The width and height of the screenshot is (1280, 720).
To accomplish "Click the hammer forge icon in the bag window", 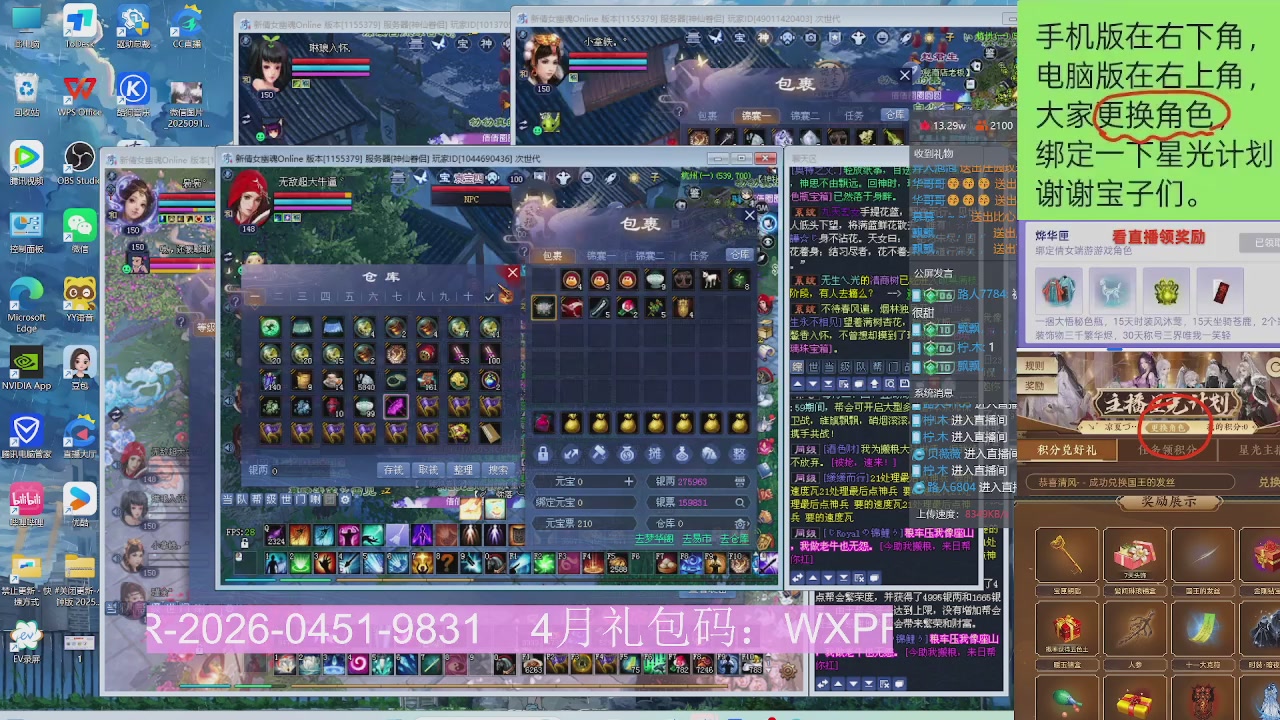I will tap(600, 453).
